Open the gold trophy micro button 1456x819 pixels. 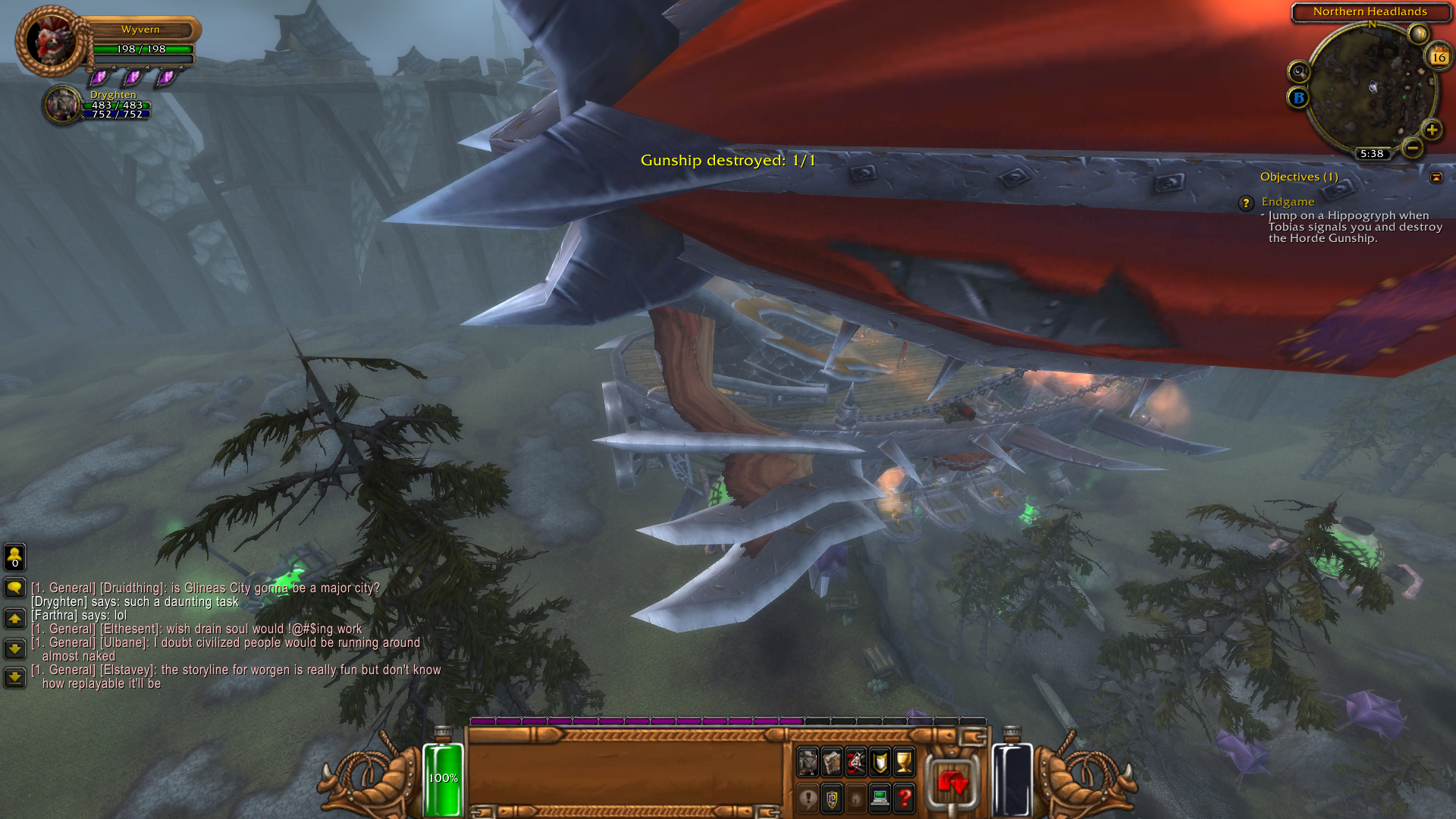coord(904,762)
